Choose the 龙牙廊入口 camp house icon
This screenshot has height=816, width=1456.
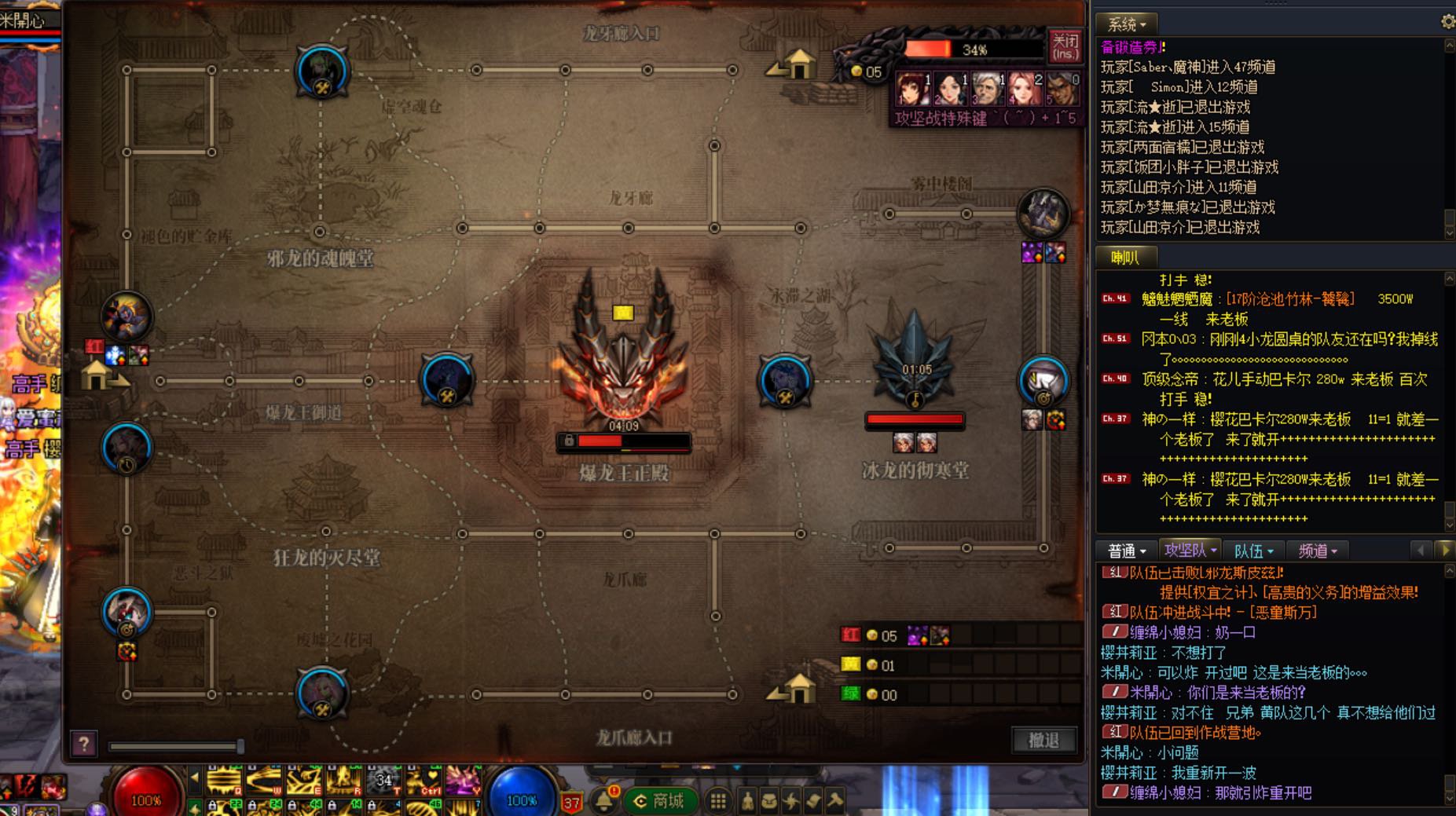pos(798,64)
